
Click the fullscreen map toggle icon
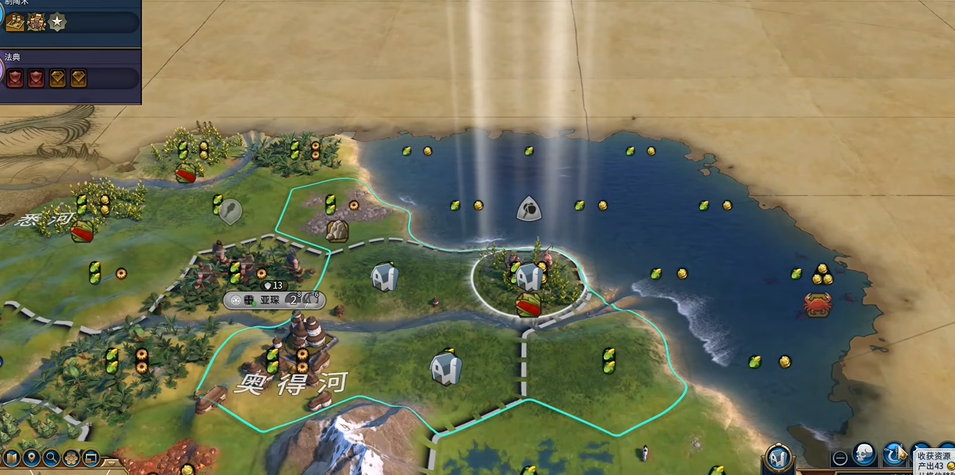(91, 459)
